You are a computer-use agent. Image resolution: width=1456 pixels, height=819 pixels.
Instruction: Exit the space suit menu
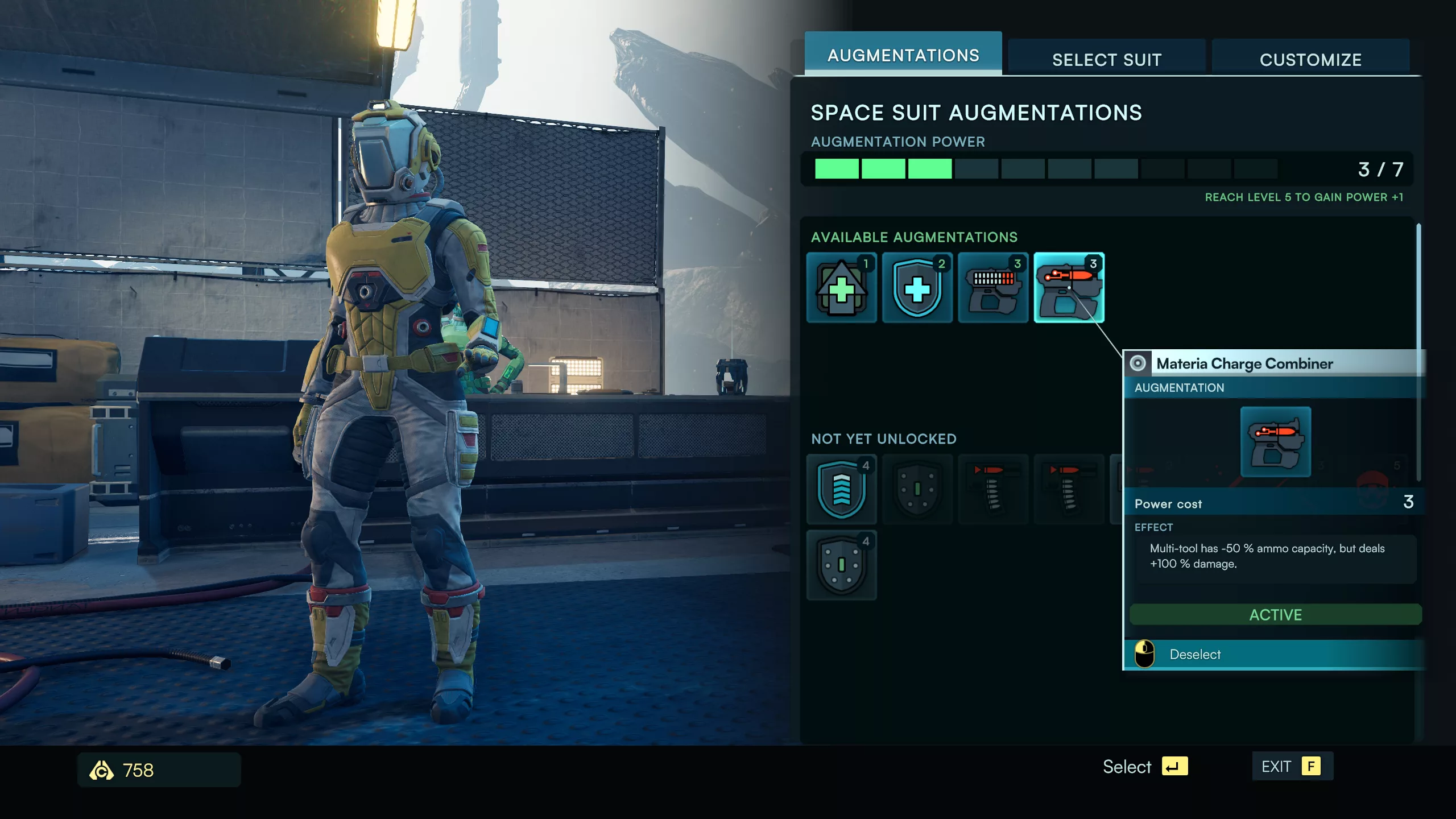(1291, 767)
